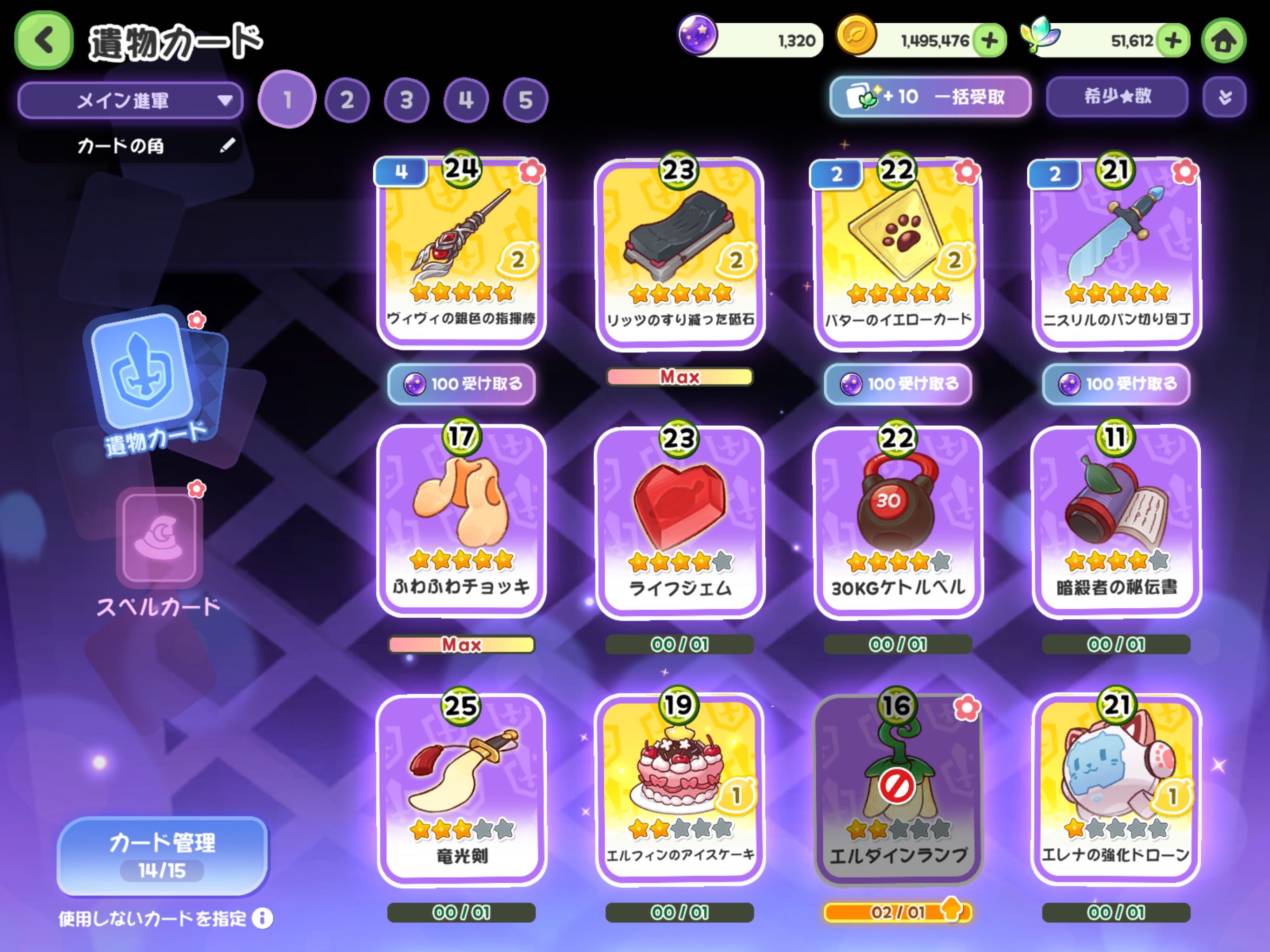Open the メイン進軍 dropdown
Viewport: 1270px width, 952px height.
[x=130, y=100]
